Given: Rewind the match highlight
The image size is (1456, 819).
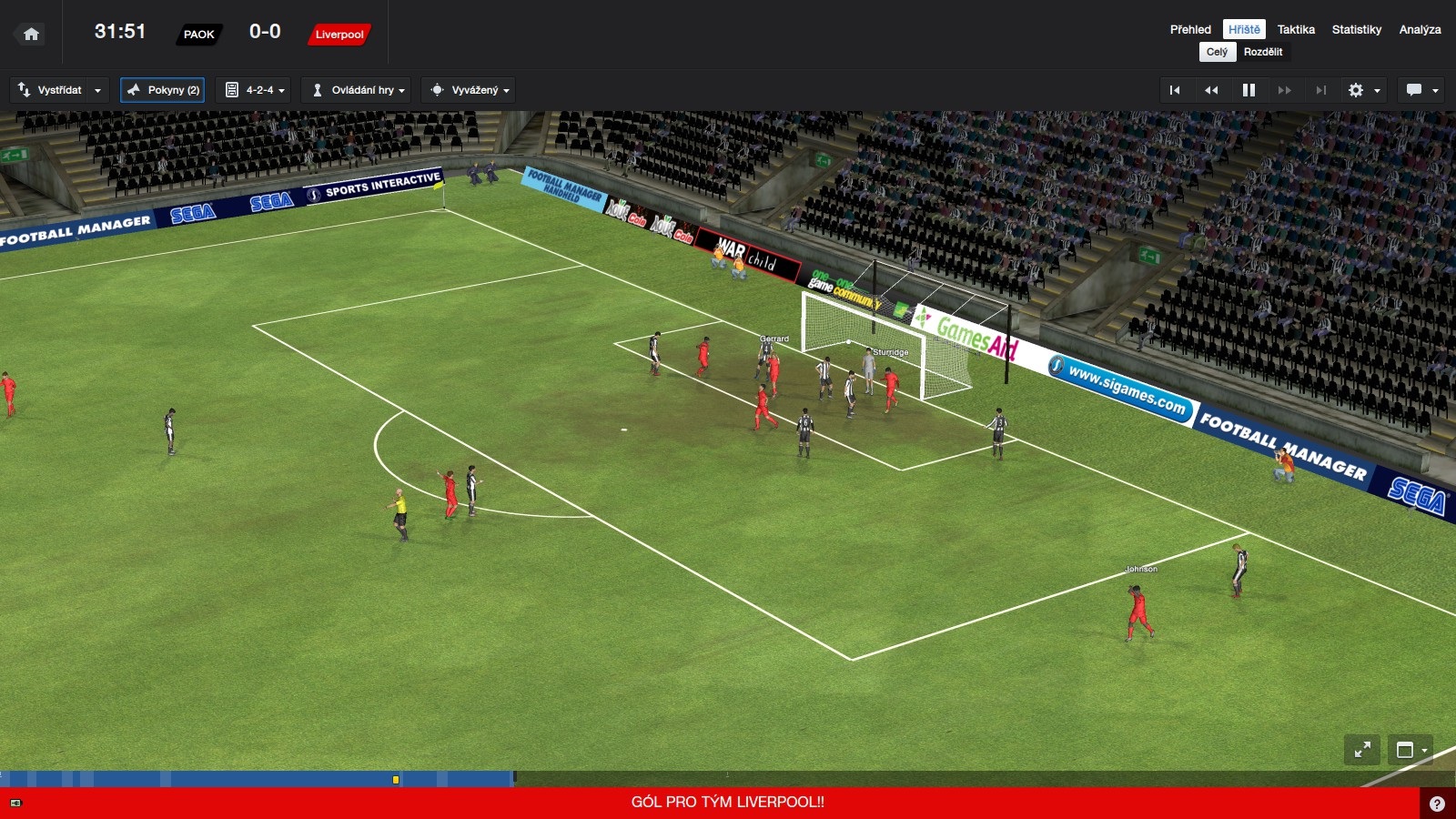Looking at the screenshot, I should 1211,90.
